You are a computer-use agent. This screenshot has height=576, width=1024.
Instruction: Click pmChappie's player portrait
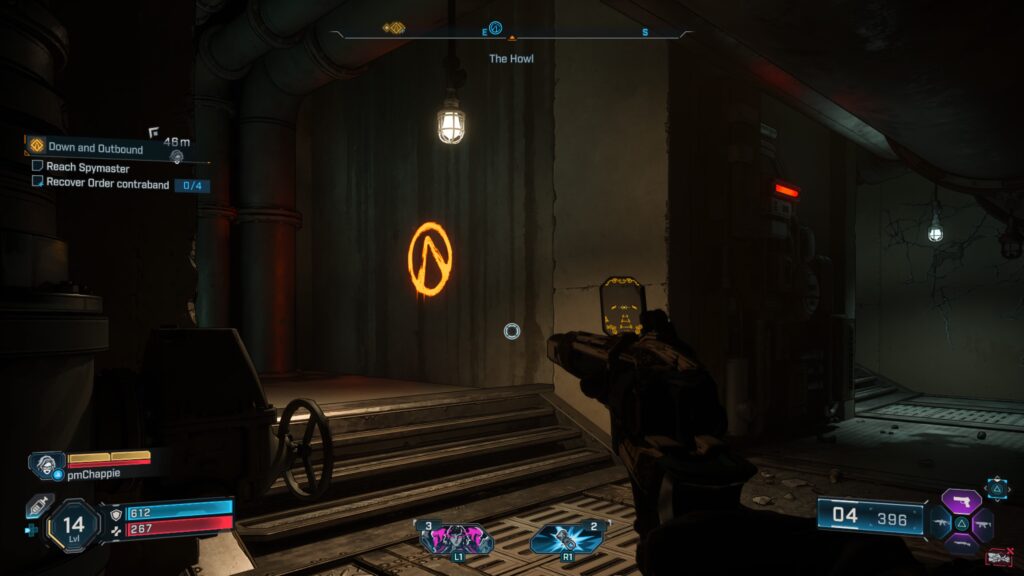(47, 463)
